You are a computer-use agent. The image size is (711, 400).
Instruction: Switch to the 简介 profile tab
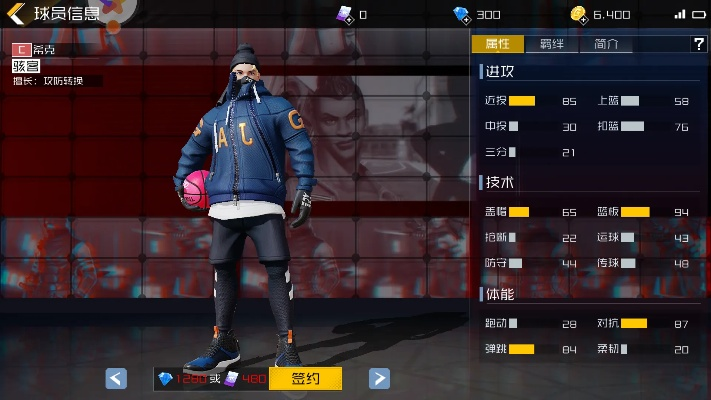click(606, 44)
